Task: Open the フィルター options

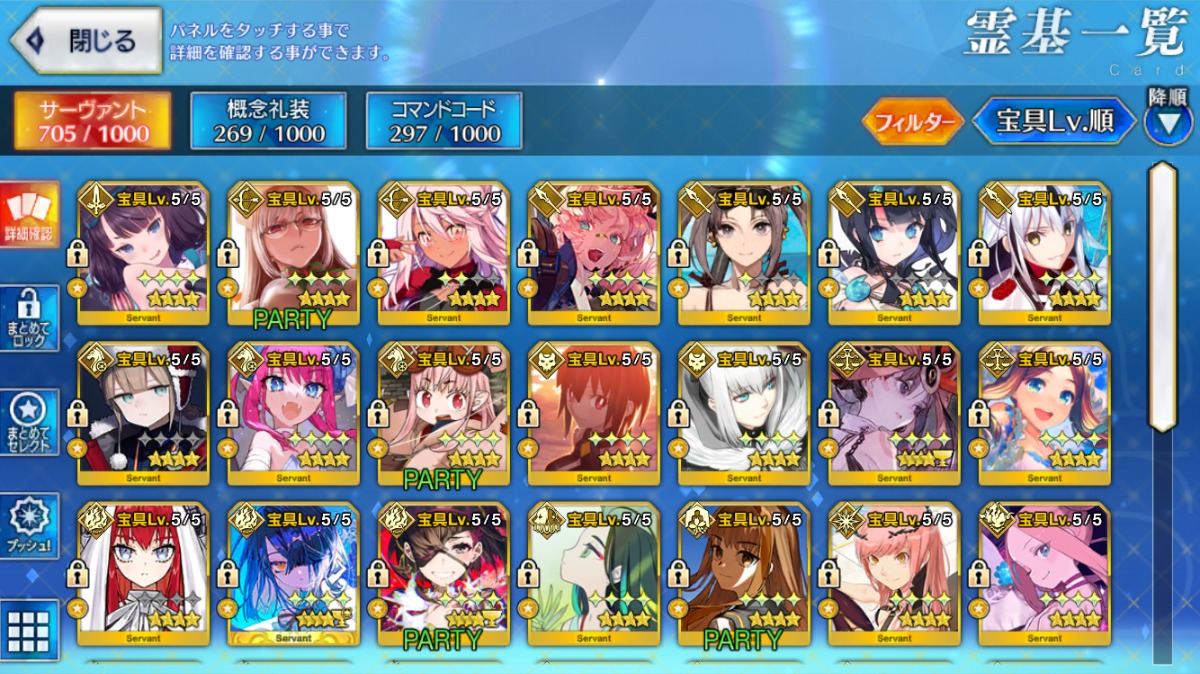Action: pyautogui.click(x=913, y=122)
